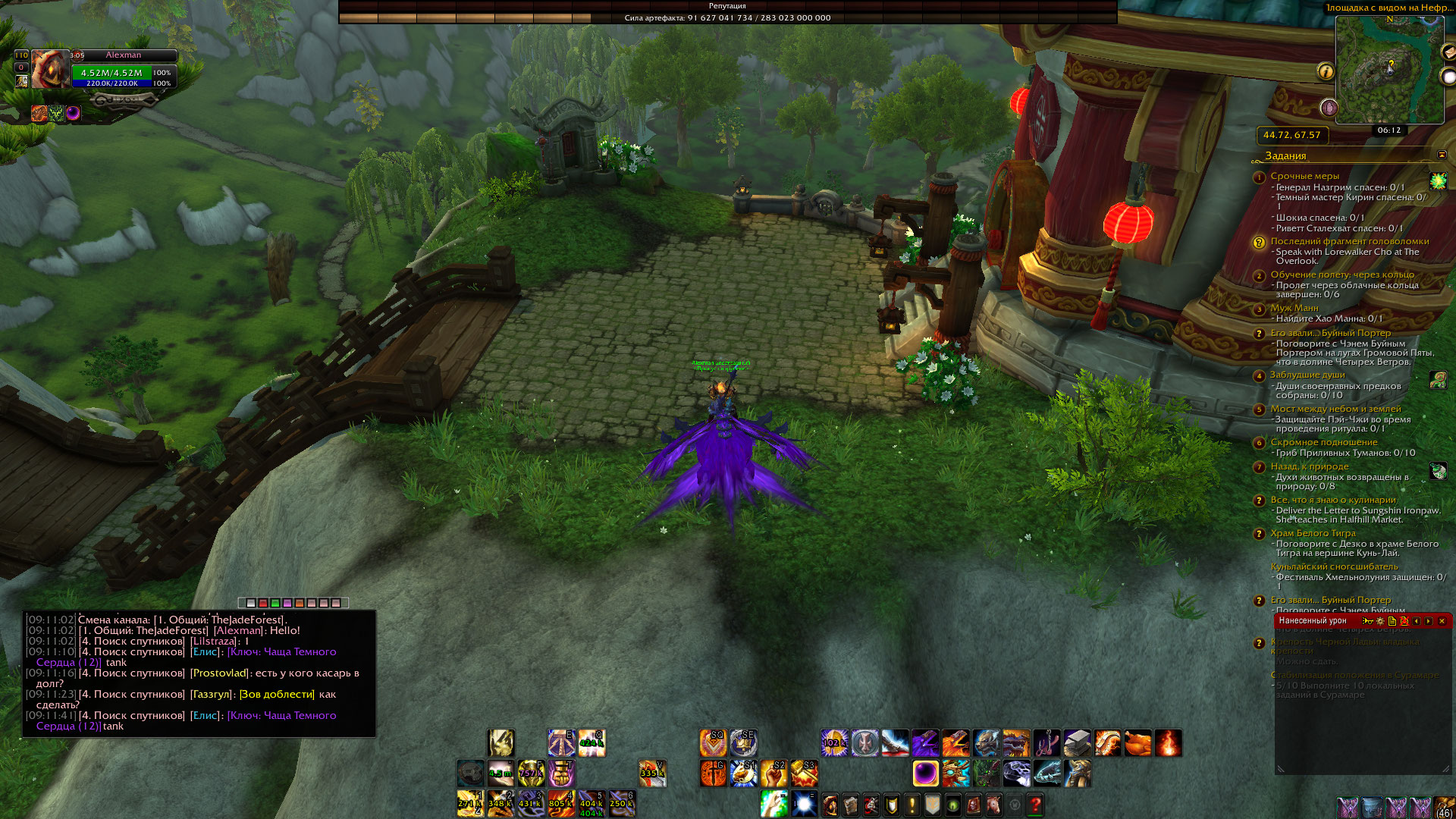Select the Срочные меры quest entry

pyautogui.click(x=1304, y=176)
